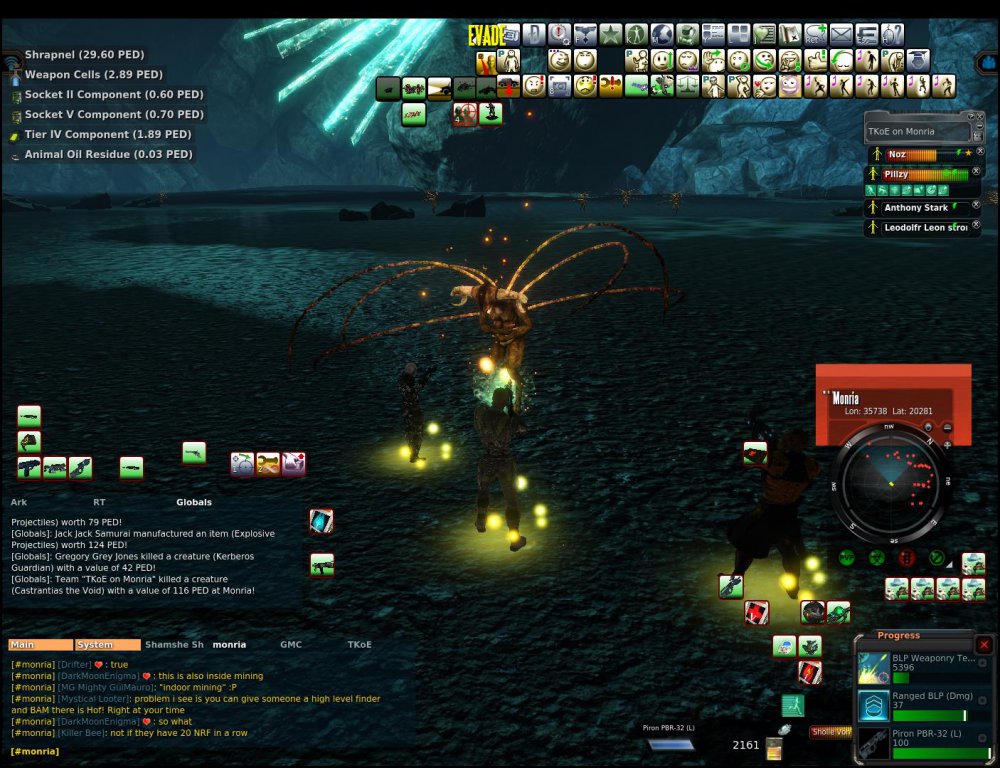Select the Ranged BLP (Dmg) progress row
The image size is (1000, 768).
920,706
